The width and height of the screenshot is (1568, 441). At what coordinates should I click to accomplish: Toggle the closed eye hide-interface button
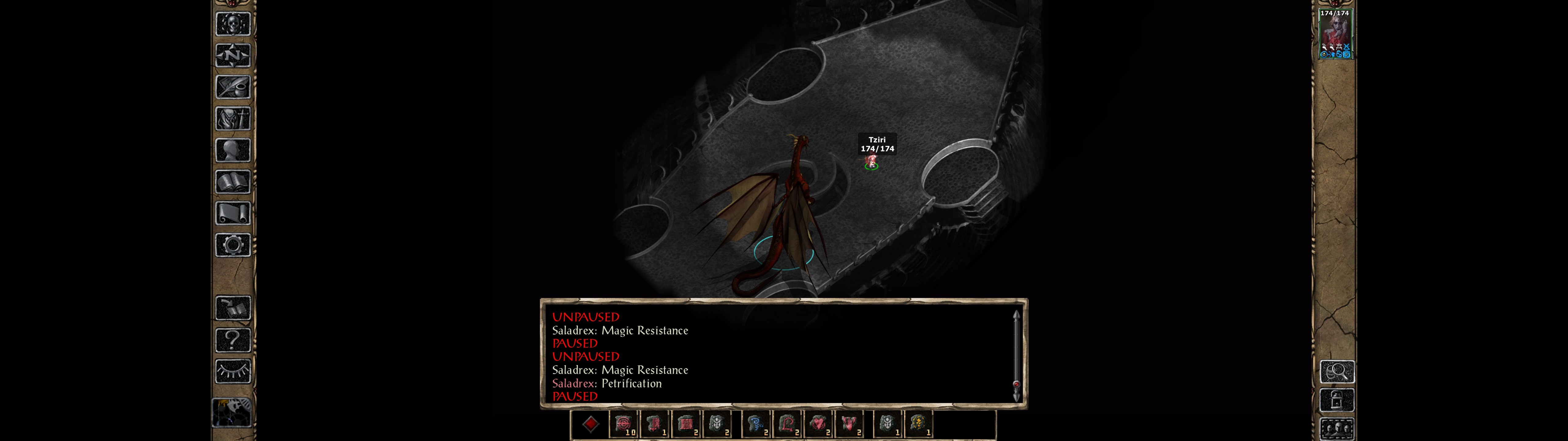point(233,371)
